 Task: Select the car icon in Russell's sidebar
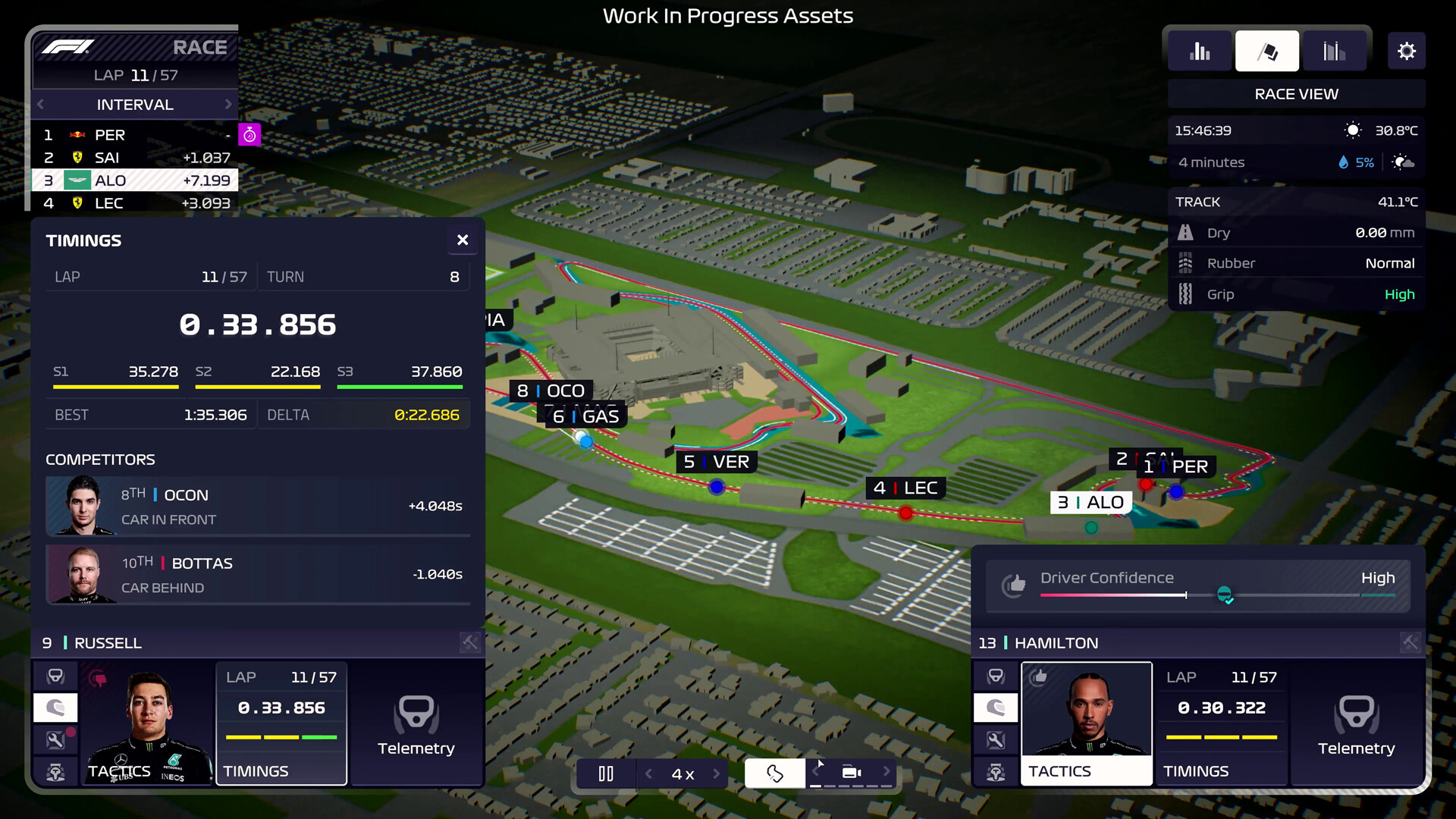pos(55,772)
